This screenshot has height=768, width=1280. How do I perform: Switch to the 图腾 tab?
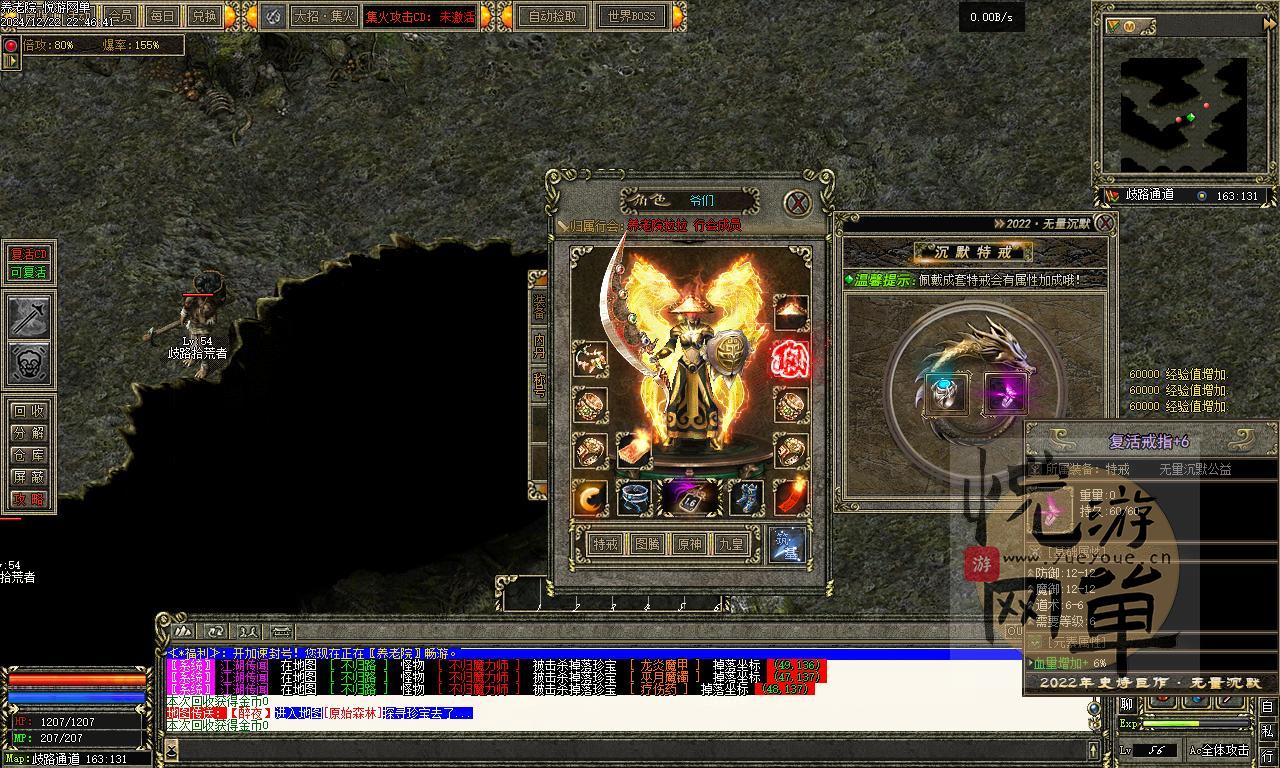click(647, 544)
